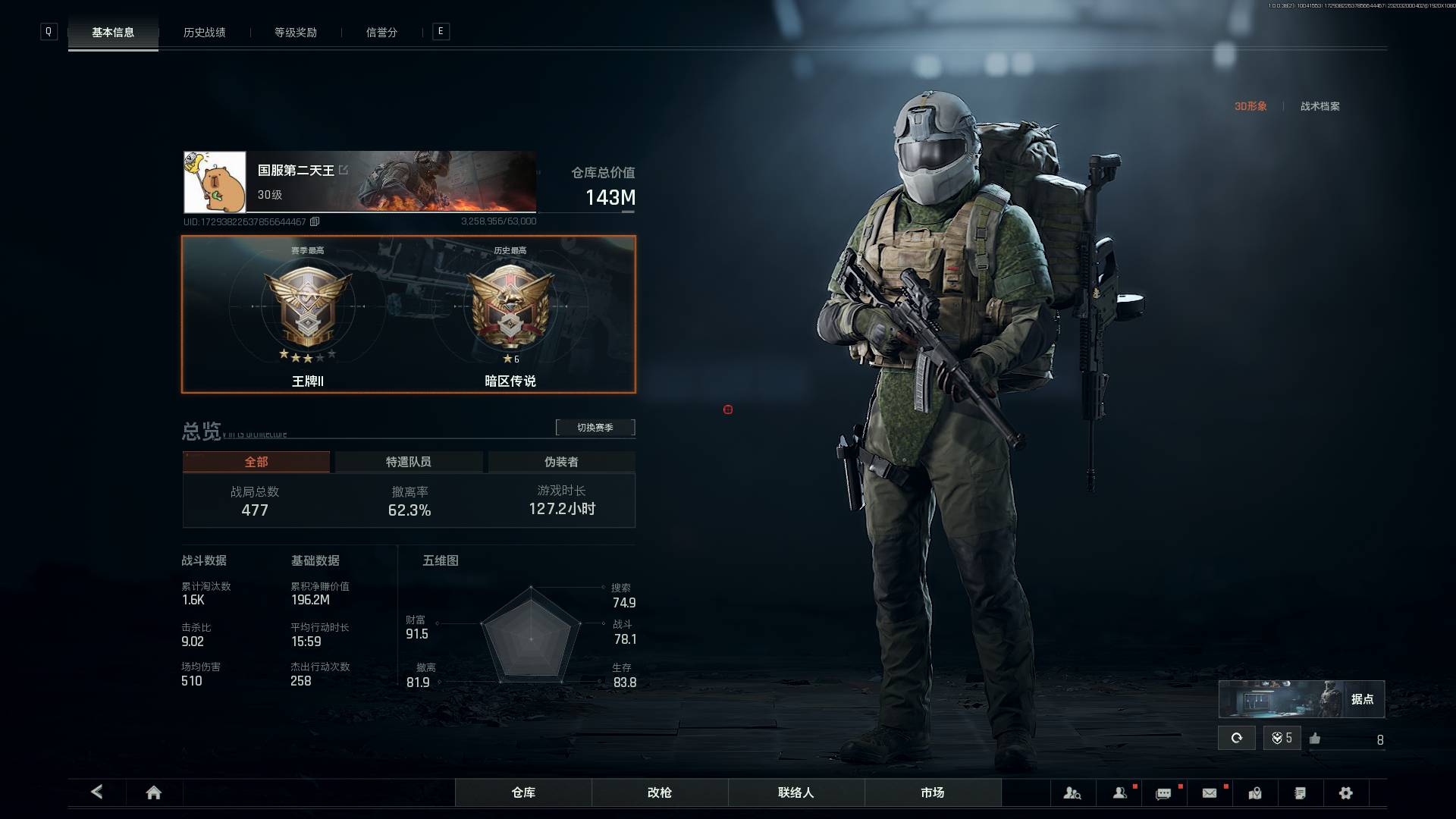Show 特遣队员 overview stats
Screen dimensions: 1456x819
408,462
